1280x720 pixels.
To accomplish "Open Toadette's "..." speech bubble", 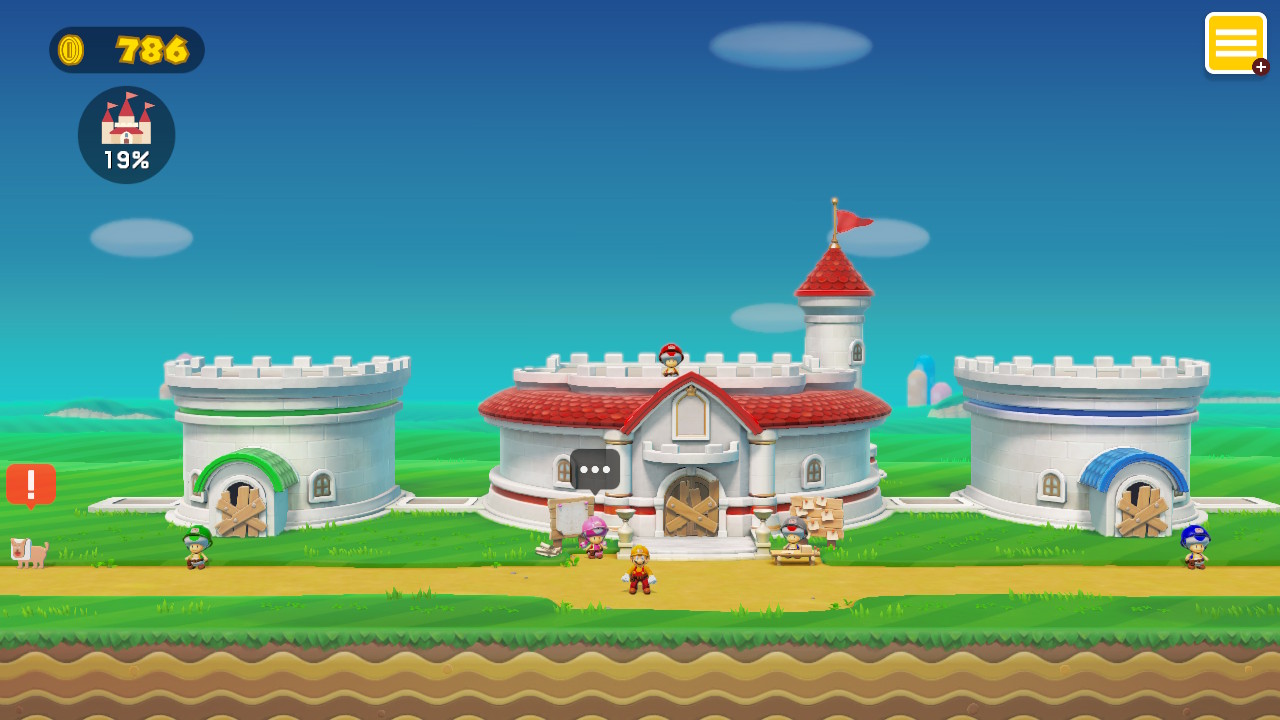I will [594, 468].
